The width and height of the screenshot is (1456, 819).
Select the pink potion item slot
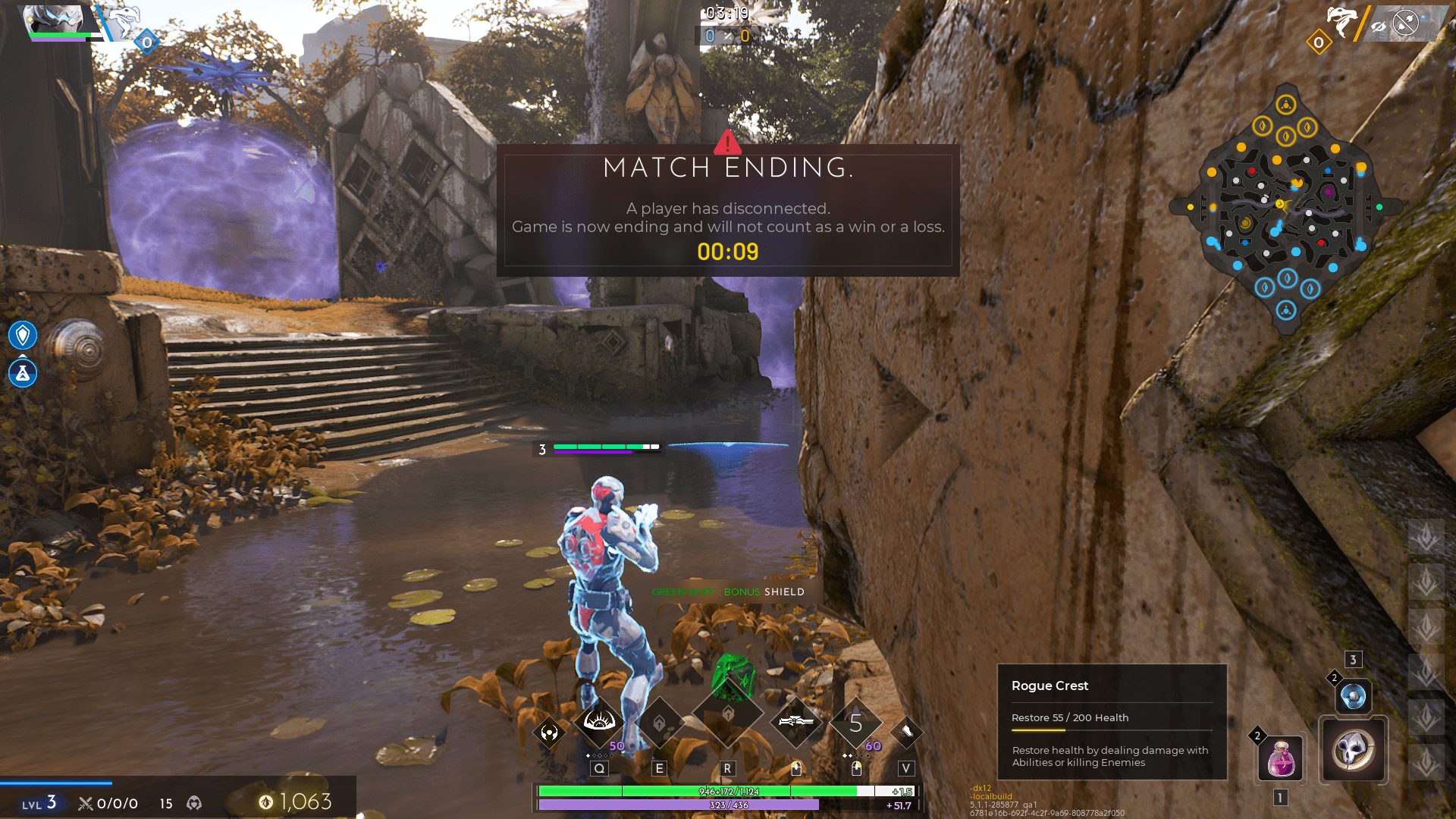coord(1281,758)
